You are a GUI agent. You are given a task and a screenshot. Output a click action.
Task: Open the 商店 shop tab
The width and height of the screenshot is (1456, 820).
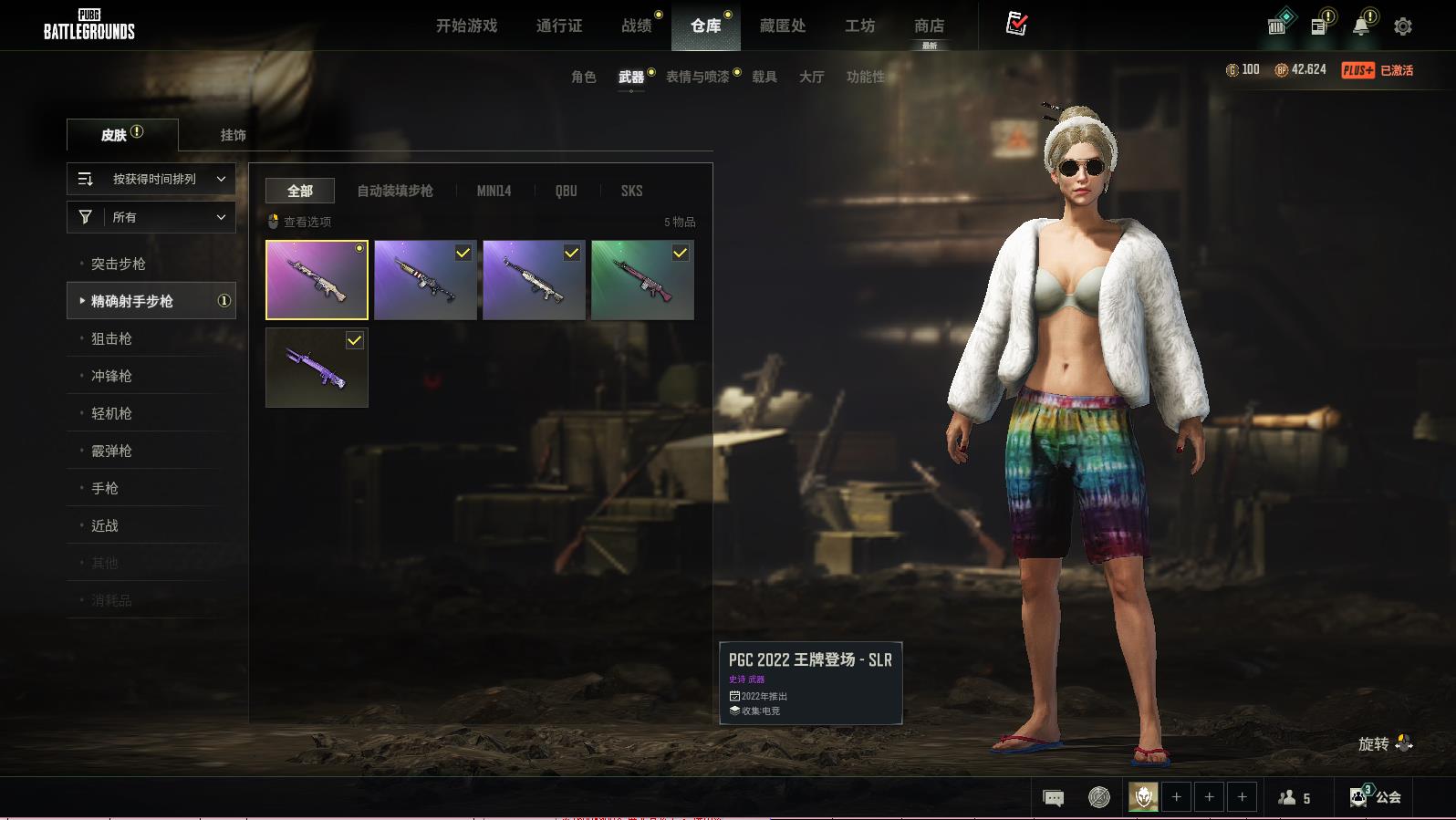point(929,26)
